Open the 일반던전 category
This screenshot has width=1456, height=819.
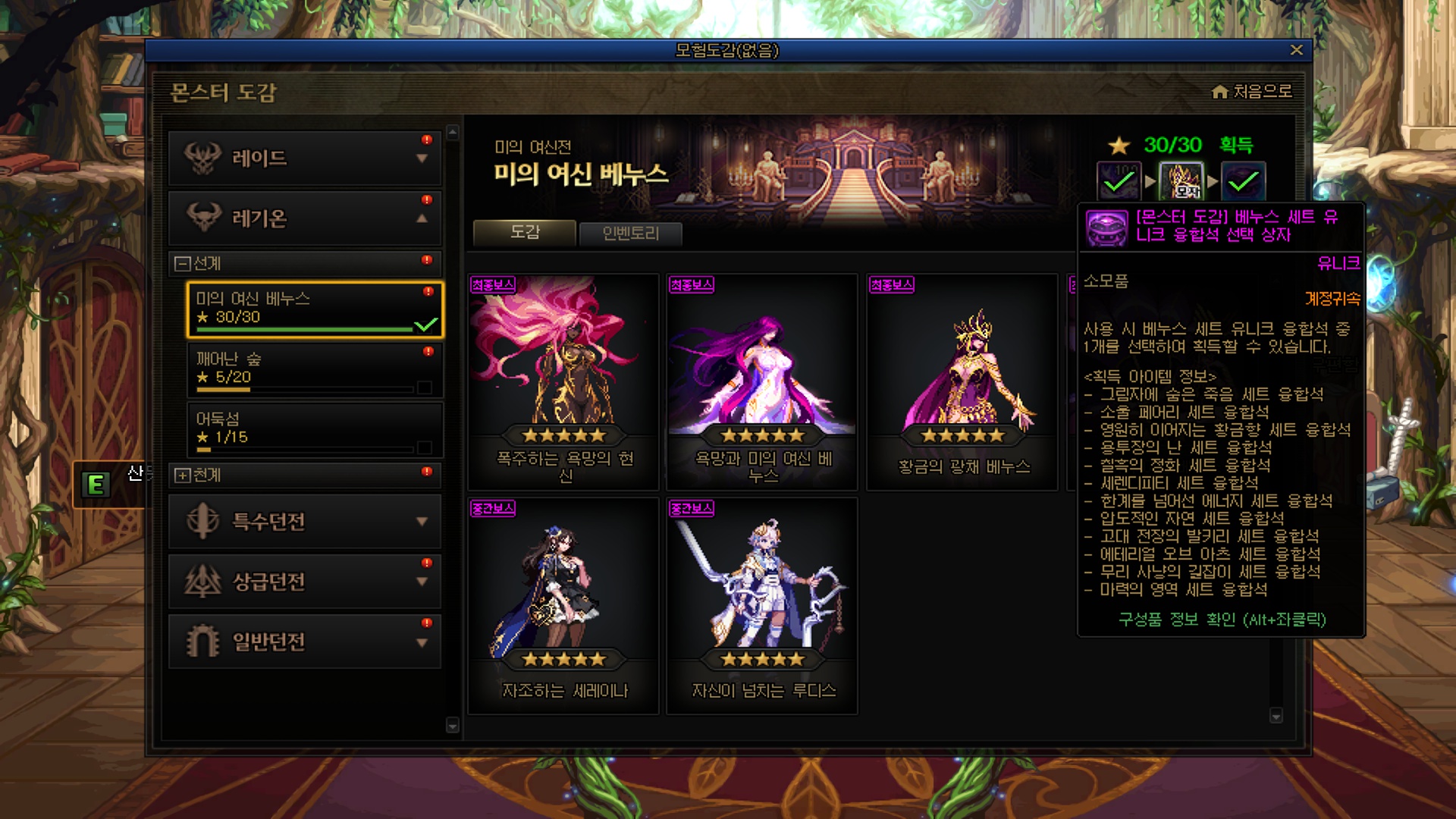(x=305, y=642)
